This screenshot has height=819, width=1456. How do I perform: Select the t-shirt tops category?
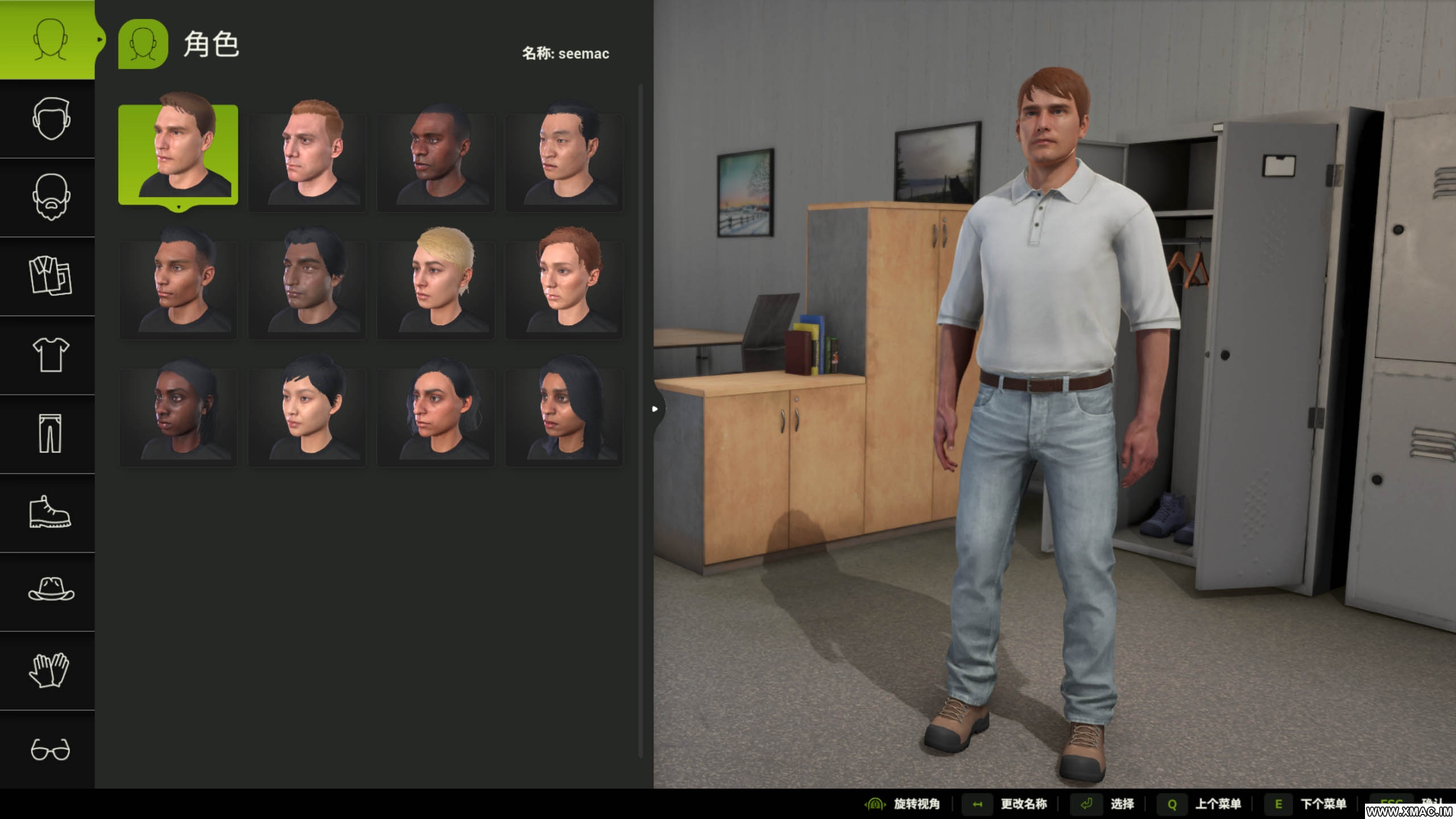(50, 355)
